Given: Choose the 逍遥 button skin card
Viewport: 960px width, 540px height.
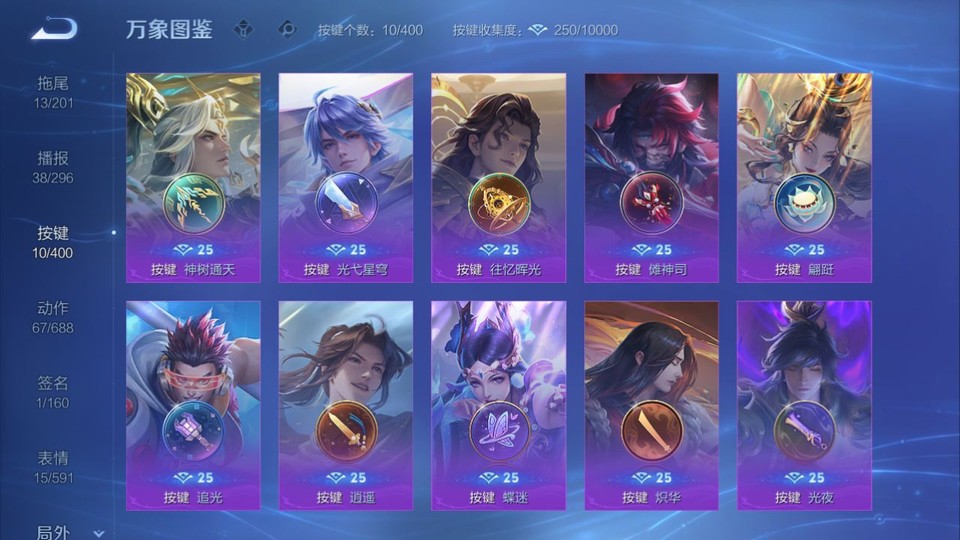Looking at the screenshot, I should point(346,405).
